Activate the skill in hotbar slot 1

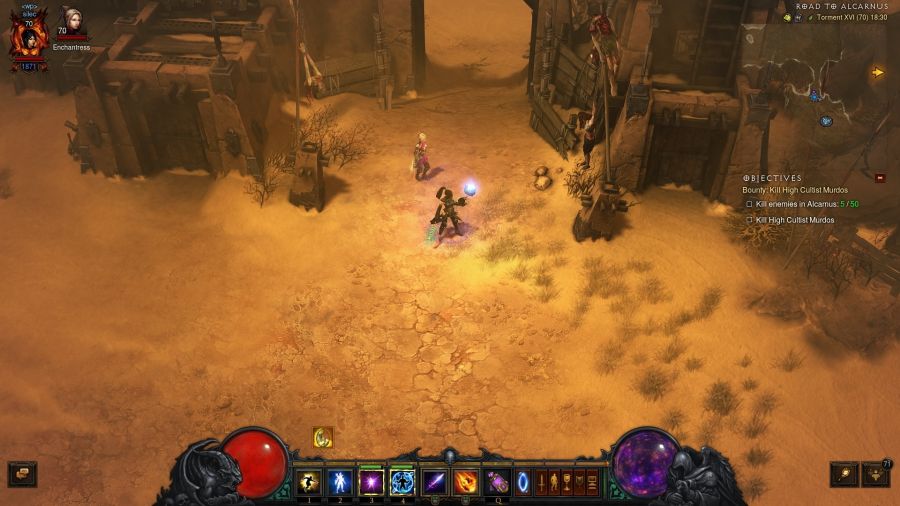309,482
